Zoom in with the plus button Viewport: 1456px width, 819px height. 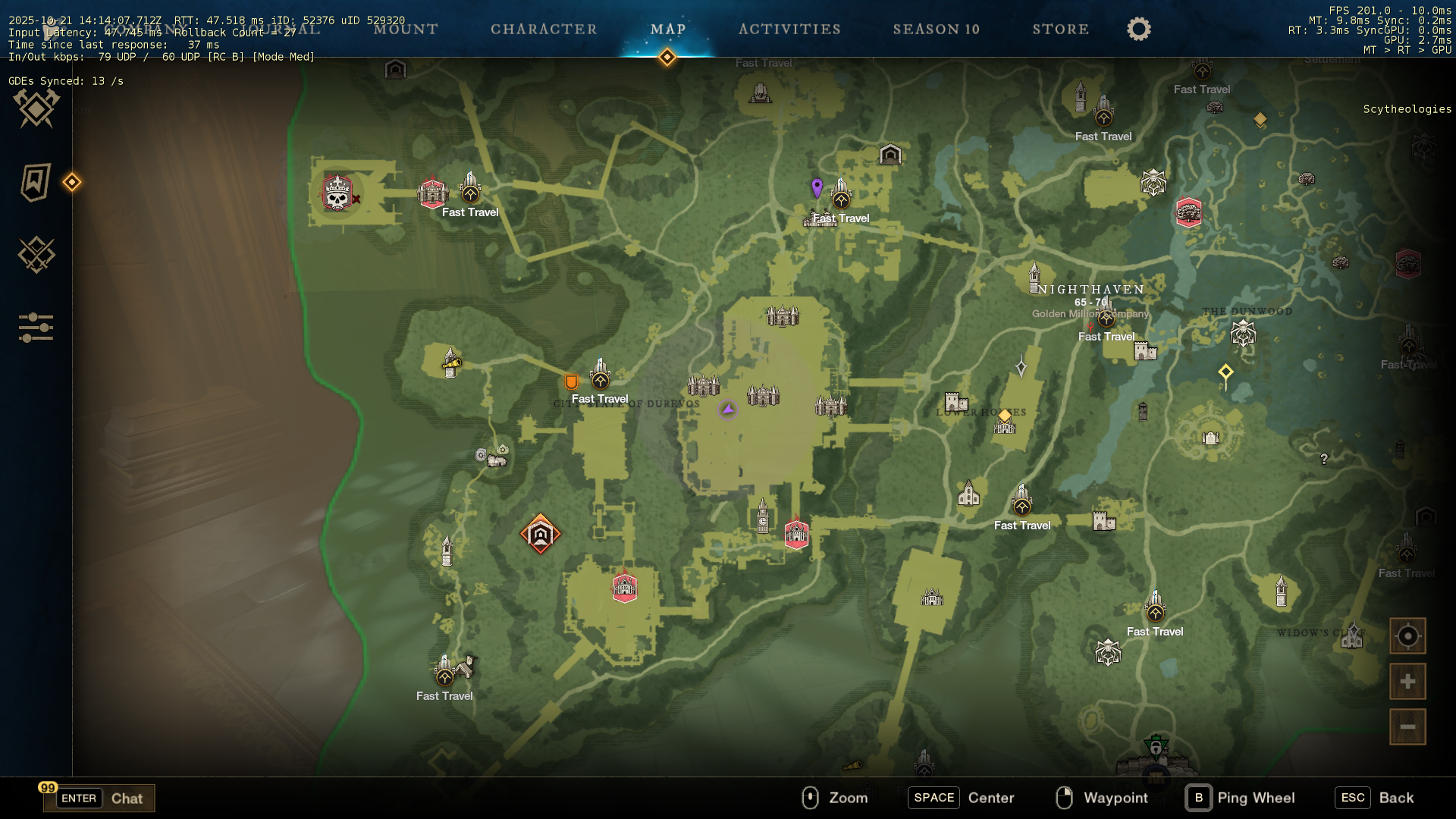1407,682
